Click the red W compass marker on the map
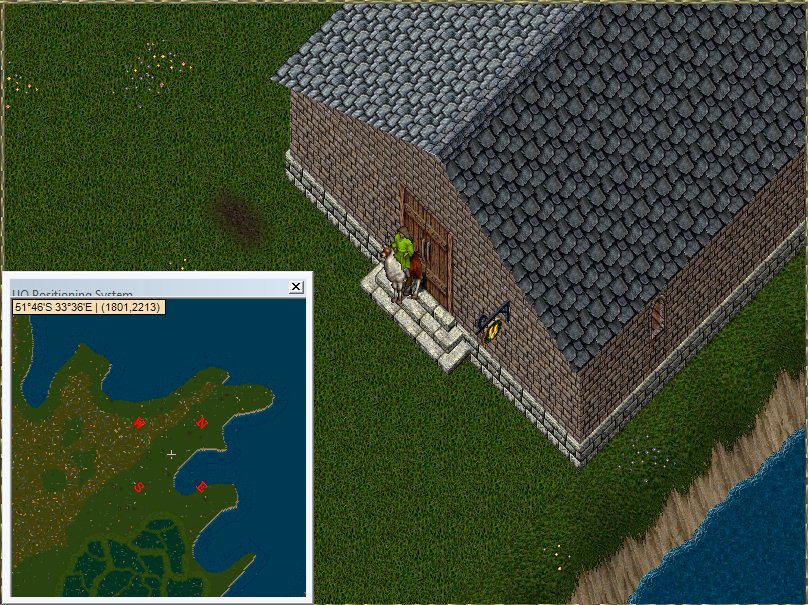 coord(139,423)
